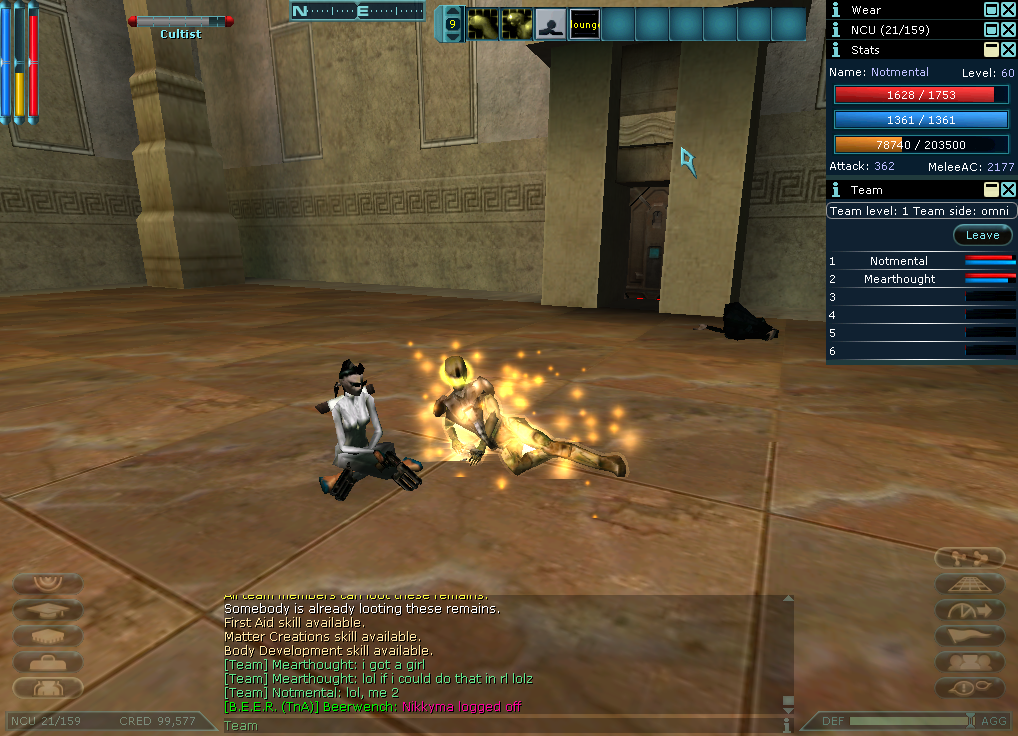Leave the team with the Leave button
Image resolution: width=1018 pixels, height=736 pixels.
982,236
